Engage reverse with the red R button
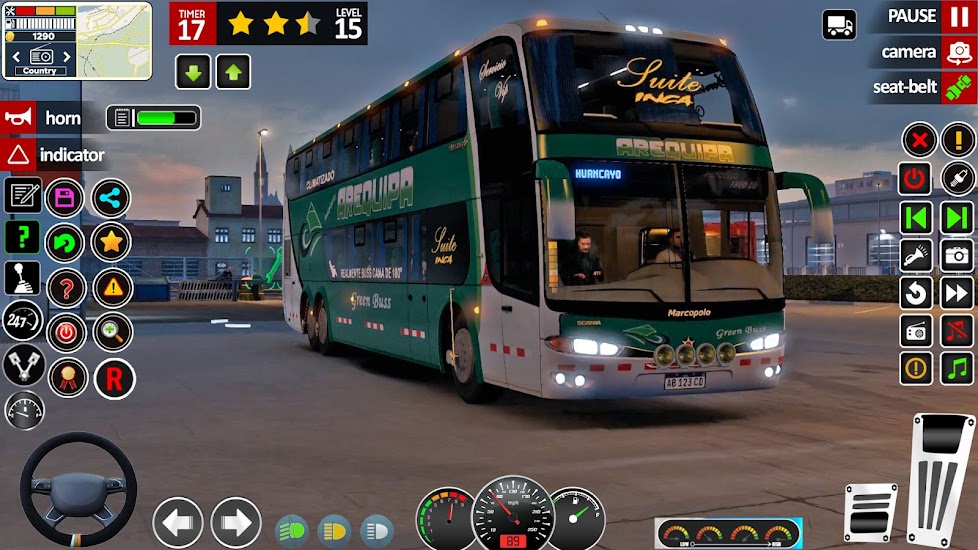The width and height of the screenshot is (978, 550). (114, 379)
